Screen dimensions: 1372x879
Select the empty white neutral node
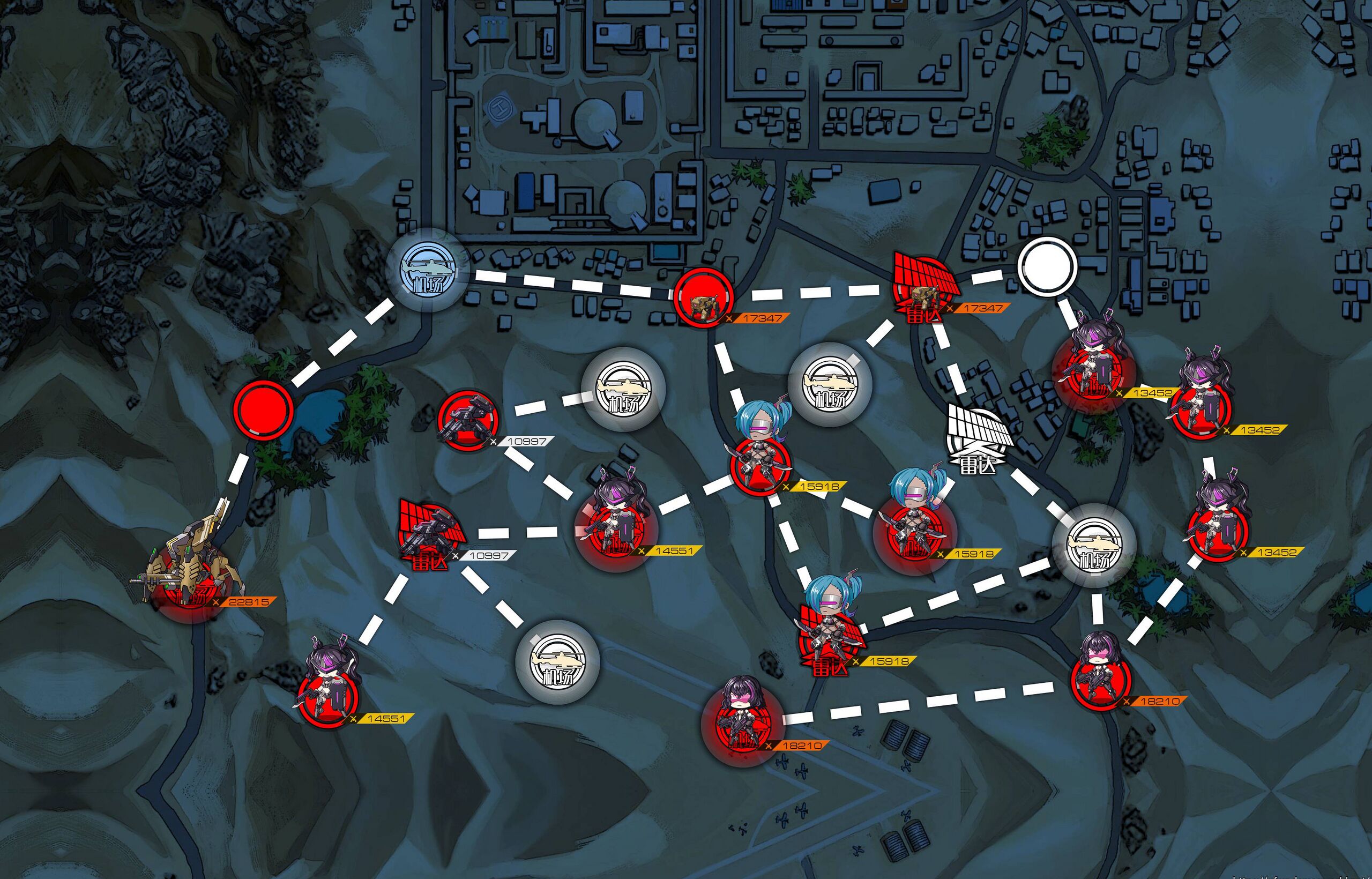click(x=1047, y=266)
